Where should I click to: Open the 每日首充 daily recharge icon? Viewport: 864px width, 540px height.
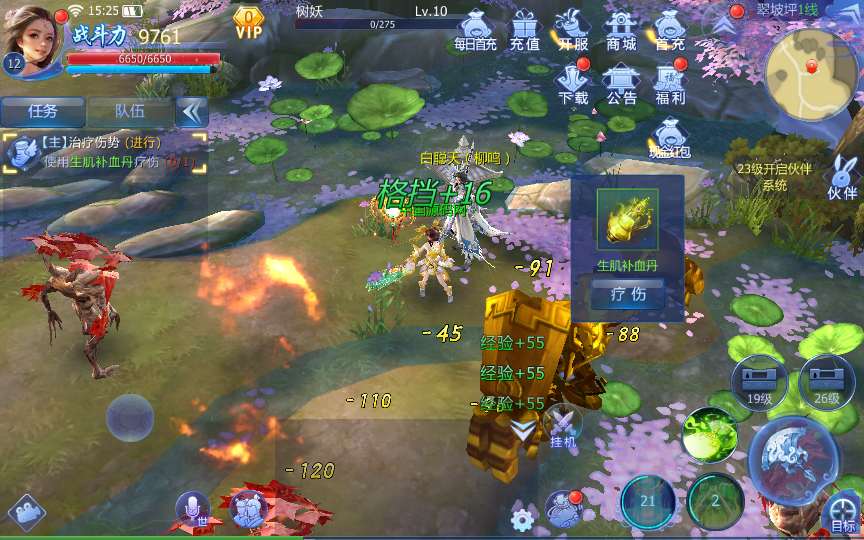[475, 30]
